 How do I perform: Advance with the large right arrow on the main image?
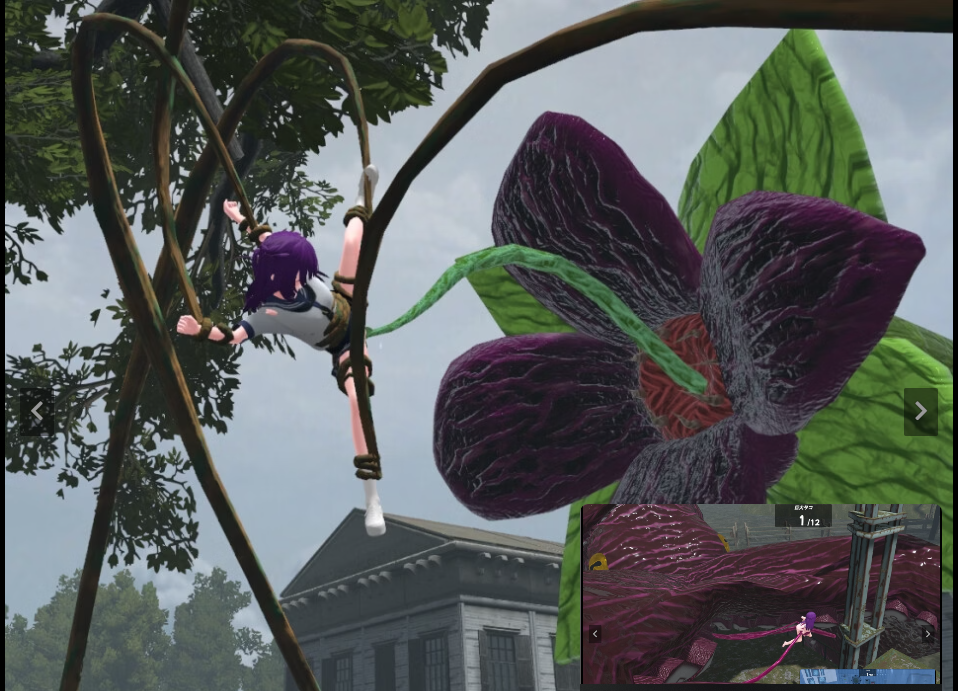[x=920, y=412]
